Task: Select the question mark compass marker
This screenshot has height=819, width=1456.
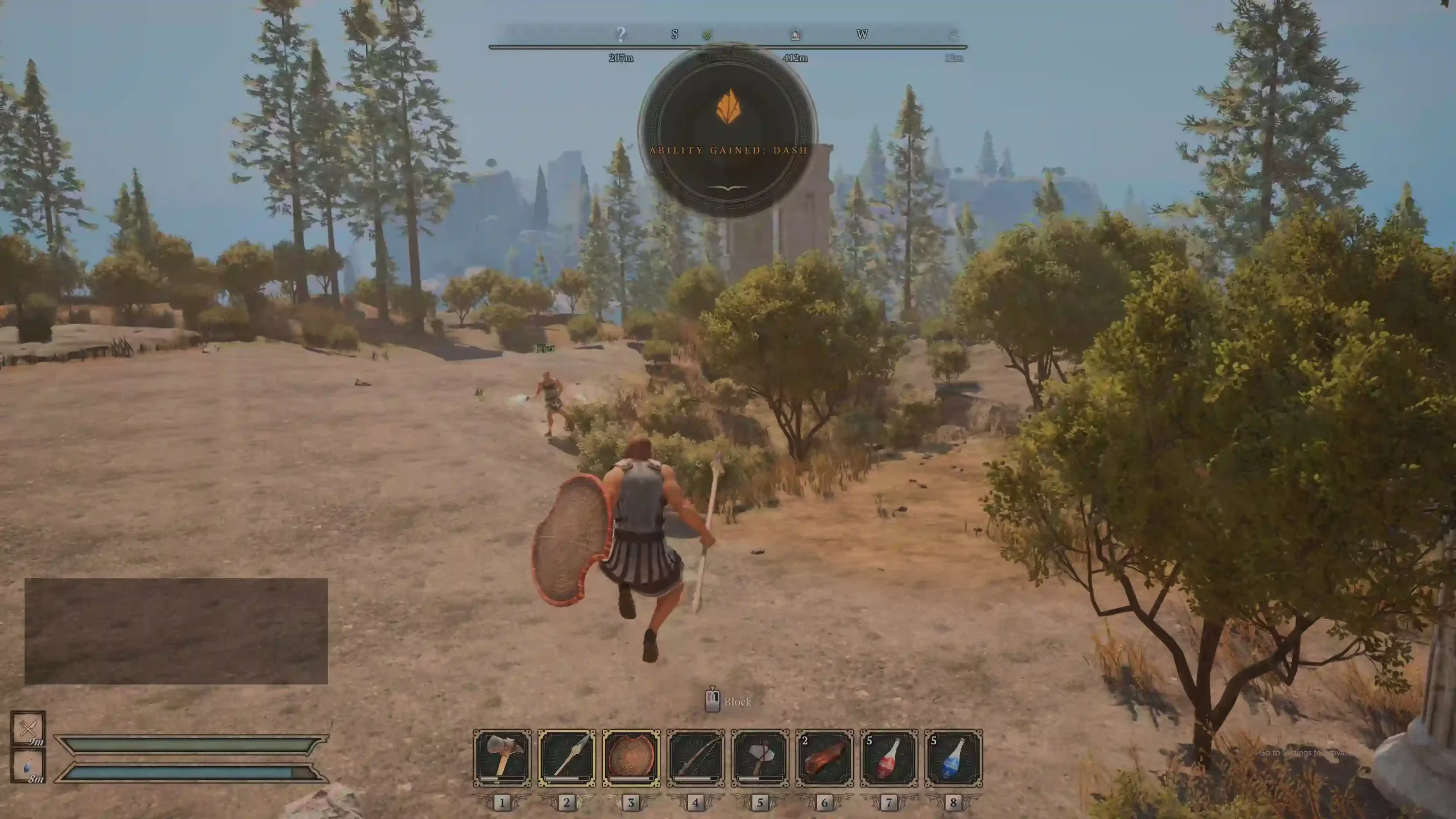Action: pyautogui.click(x=621, y=35)
